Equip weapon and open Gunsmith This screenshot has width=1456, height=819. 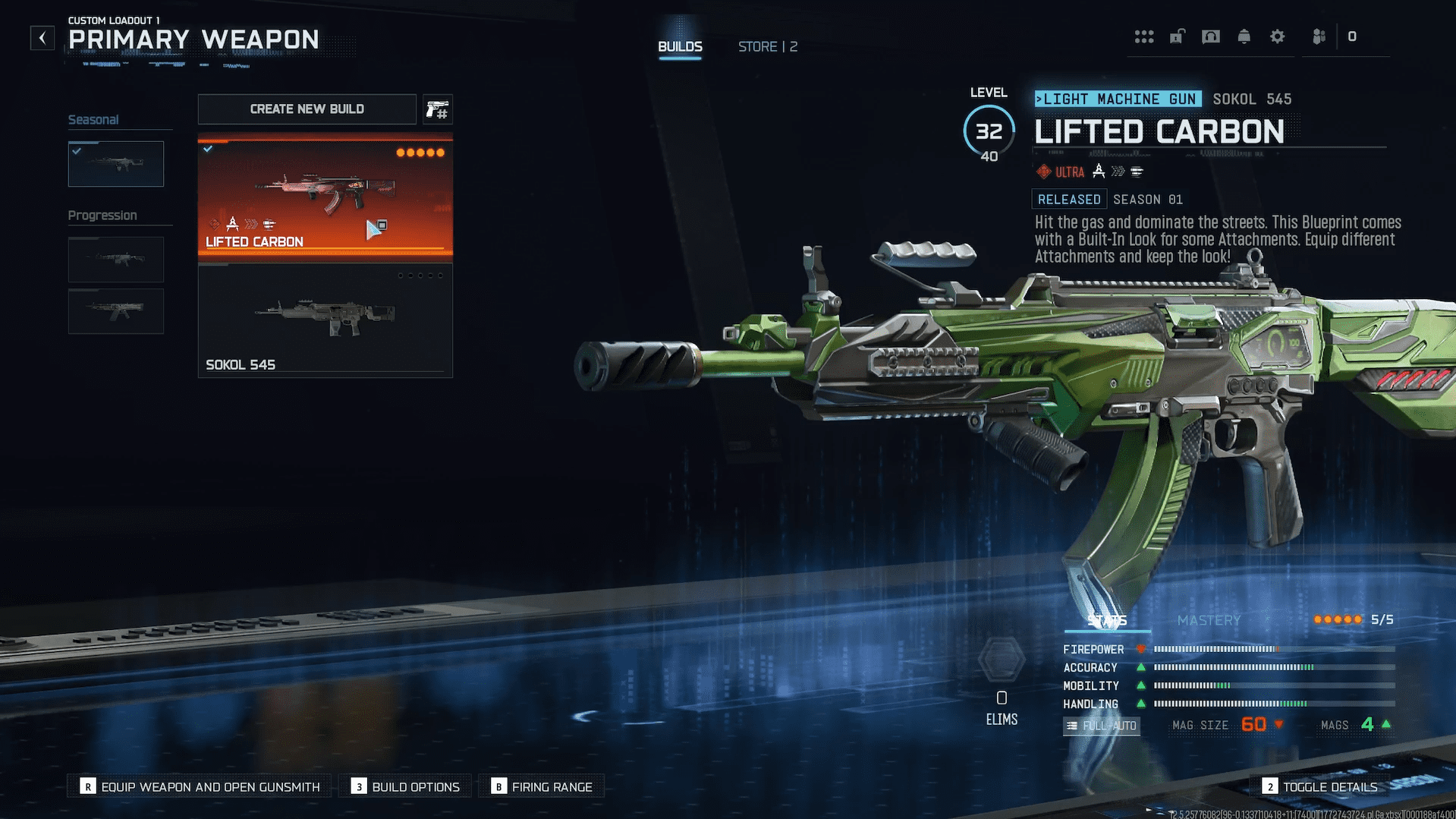tap(201, 787)
